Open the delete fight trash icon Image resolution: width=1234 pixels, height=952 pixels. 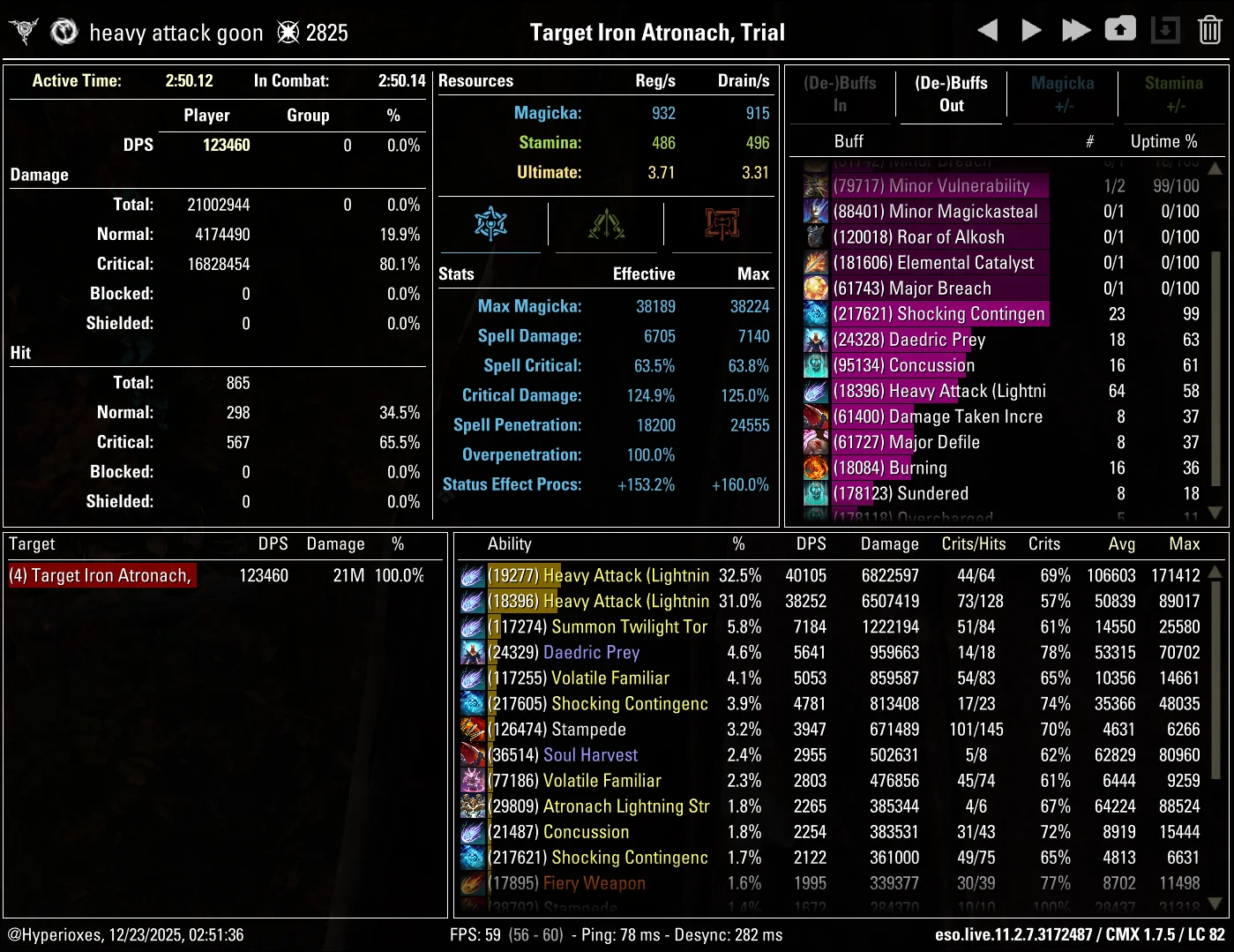pos(1209,29)
